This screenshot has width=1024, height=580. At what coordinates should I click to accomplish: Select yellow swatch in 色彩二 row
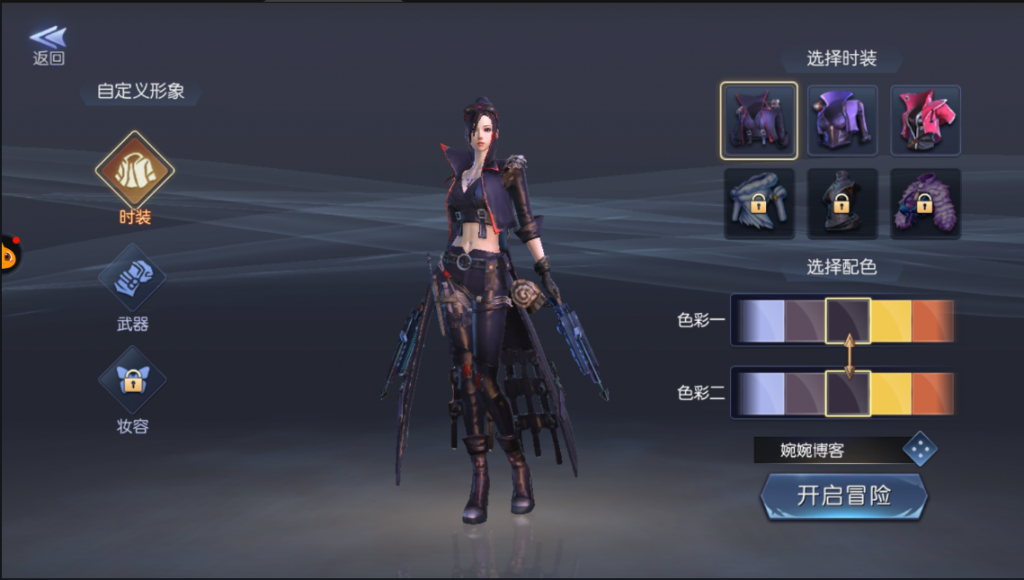coord(890,394)
